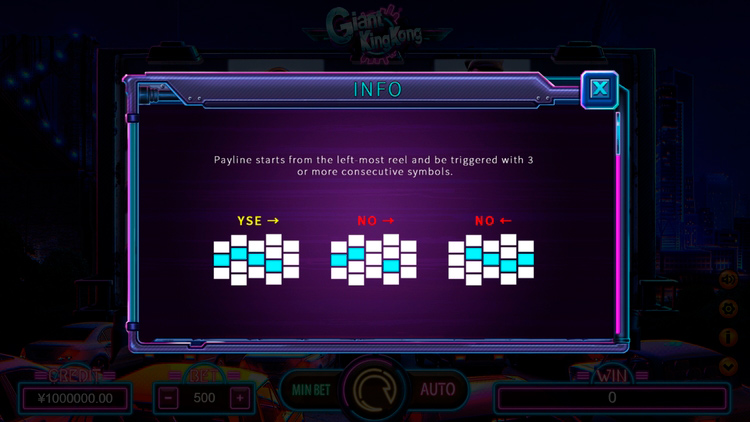750x422 pixels.
Task: Increase the bet with the plus button
Action: pyautogui.click(x=239, y=397)
